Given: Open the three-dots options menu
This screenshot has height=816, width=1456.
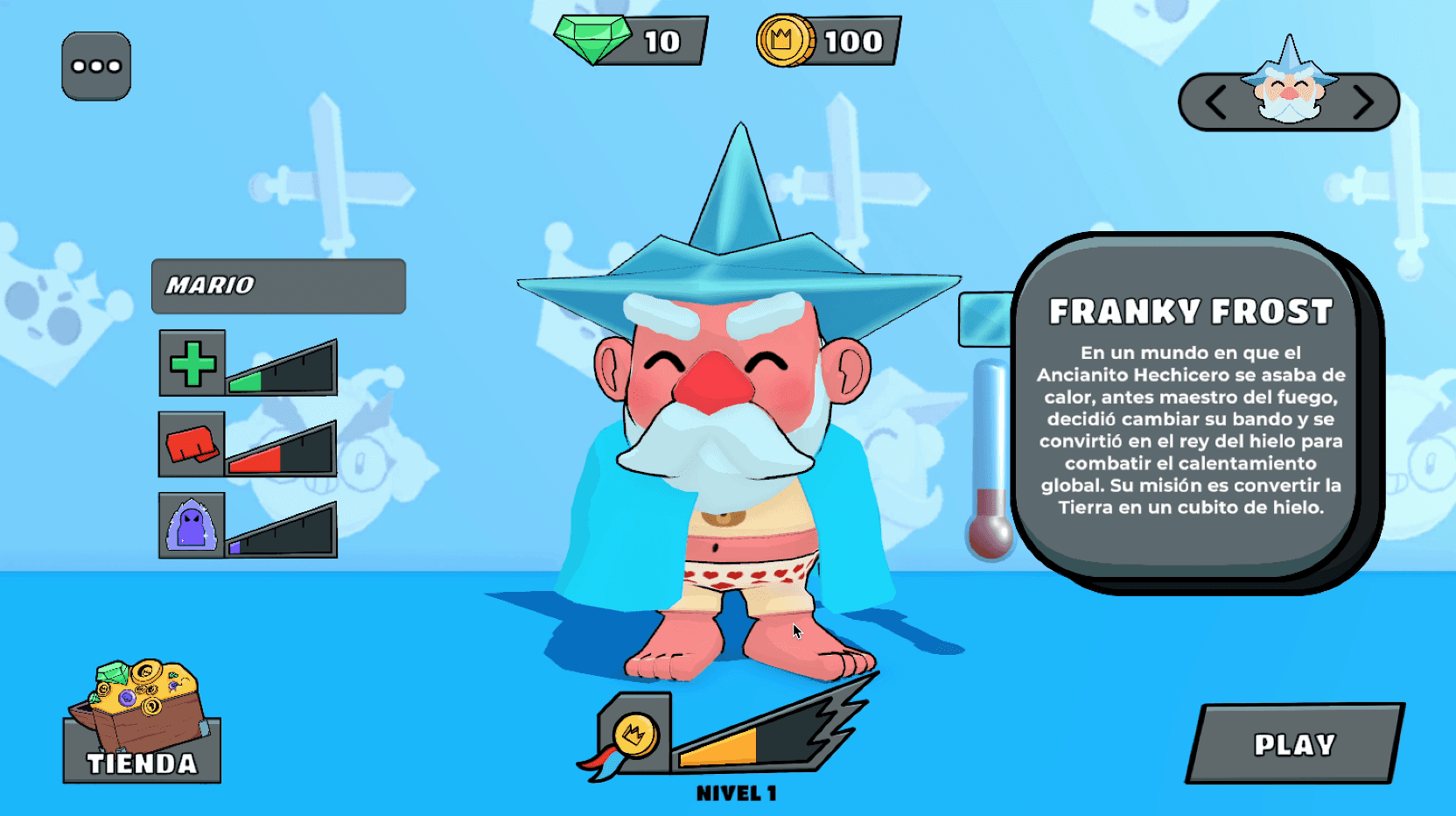Looking at the screenshot, I should (96, 67).
